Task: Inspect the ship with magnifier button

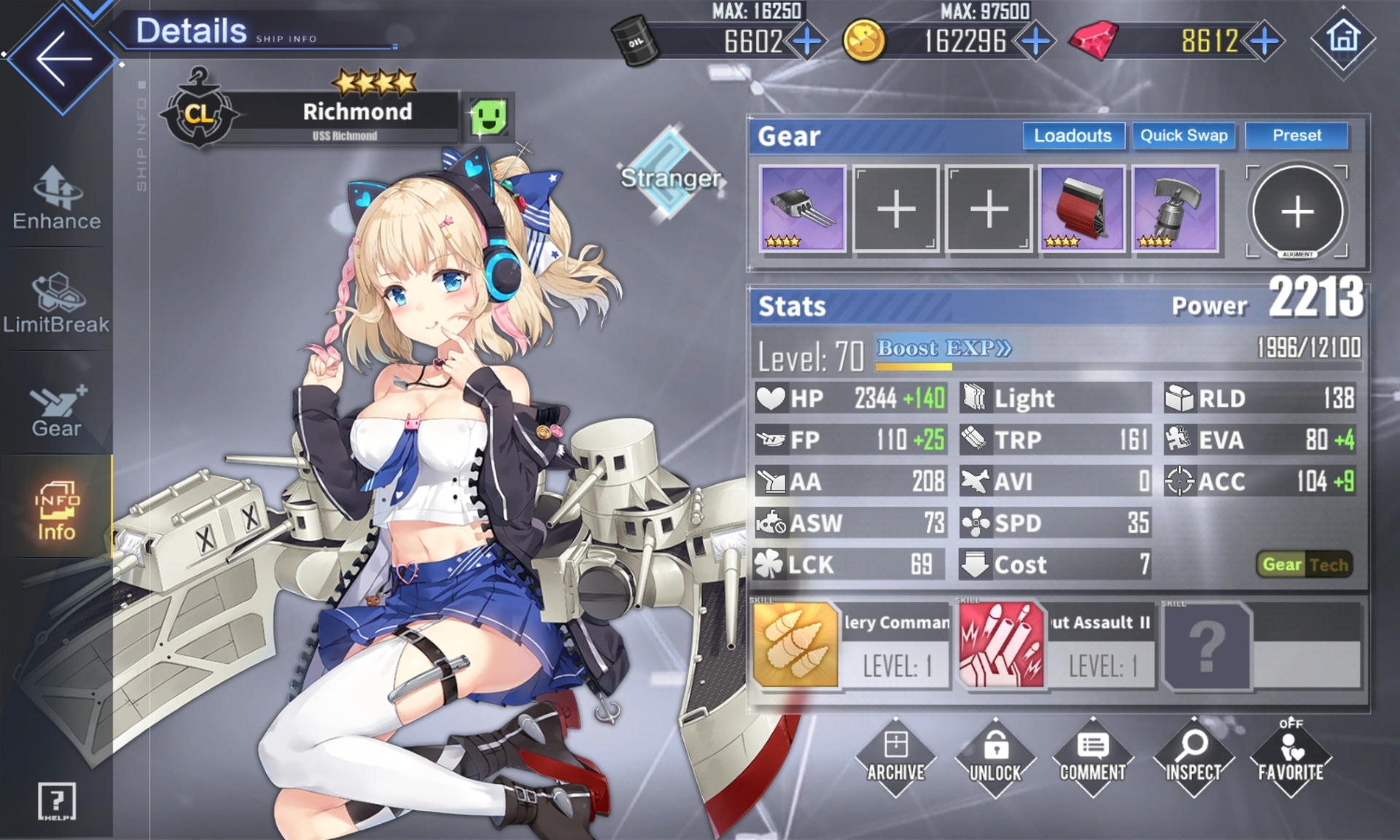Action: pos(1193,757)
